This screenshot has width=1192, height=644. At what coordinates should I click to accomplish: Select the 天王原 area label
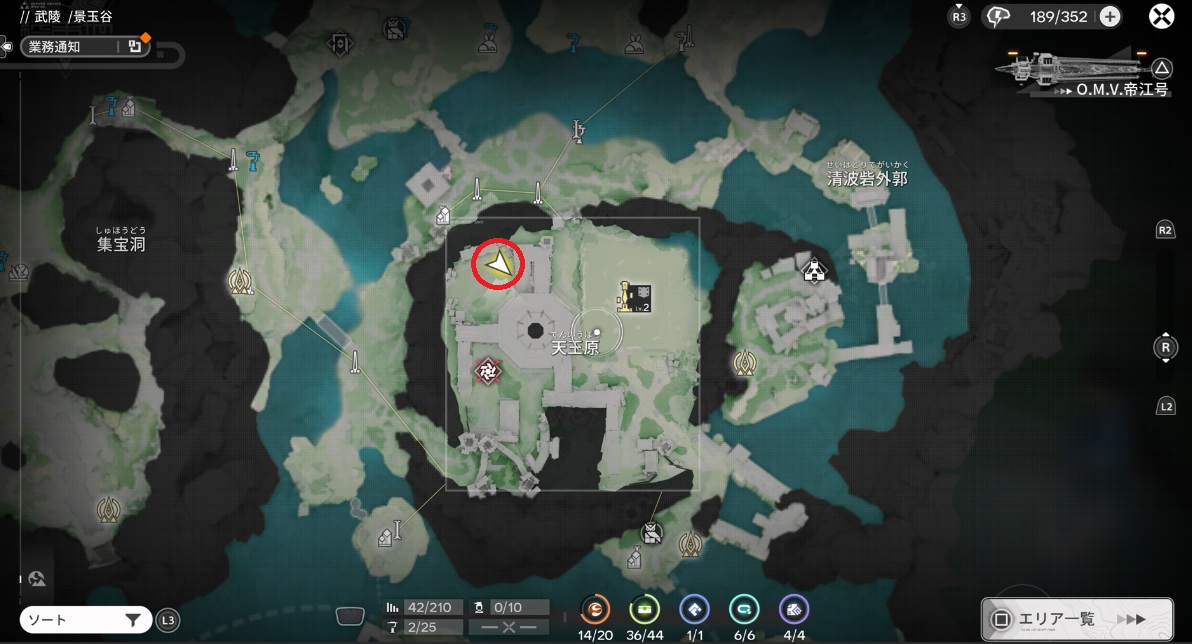coord(576,348)
